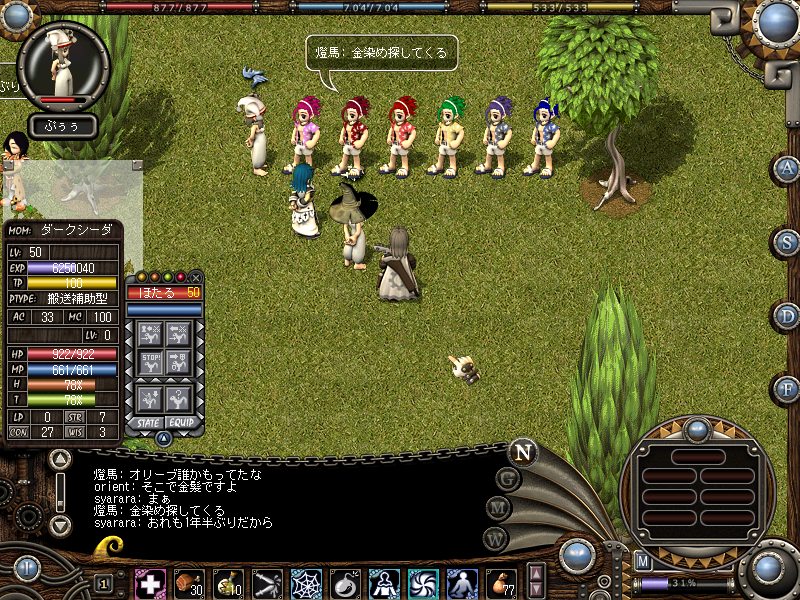The height and width of the screenshot is (600, 800).
Task: Open the pet EQUIP tab
Action: click(180, 422)
